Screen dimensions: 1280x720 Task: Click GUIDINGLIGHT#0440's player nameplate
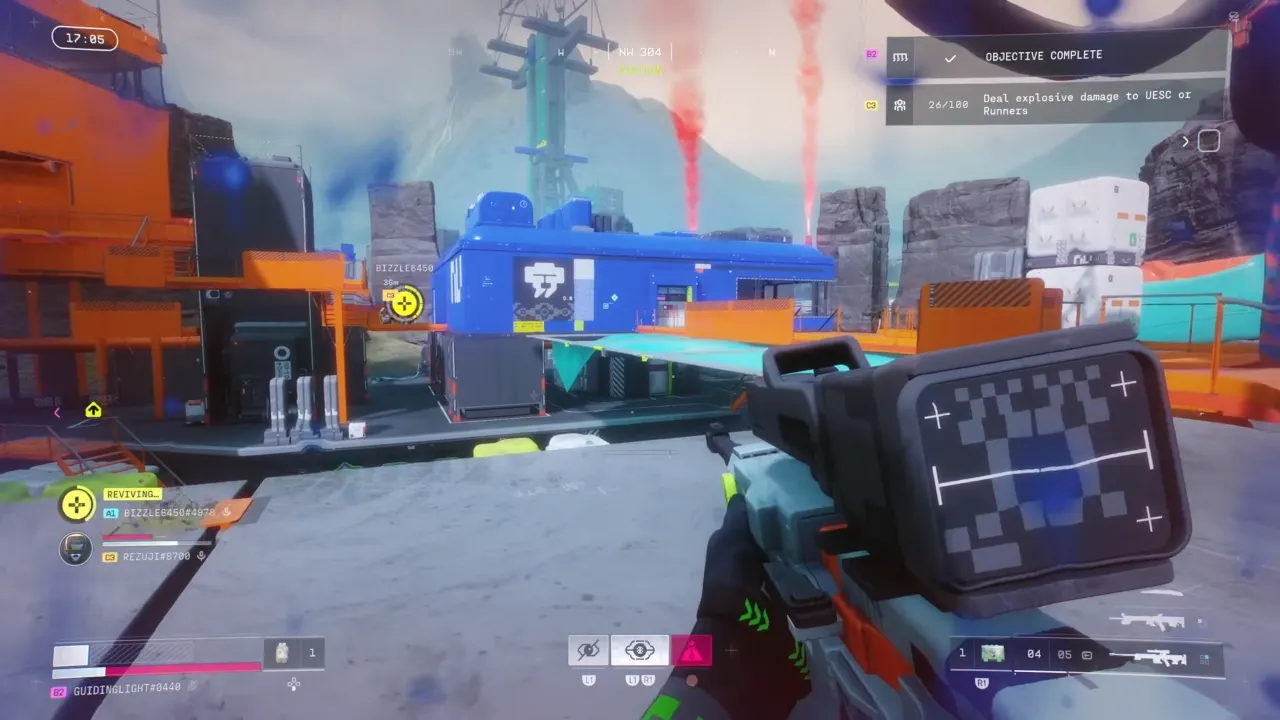point(128,690)
